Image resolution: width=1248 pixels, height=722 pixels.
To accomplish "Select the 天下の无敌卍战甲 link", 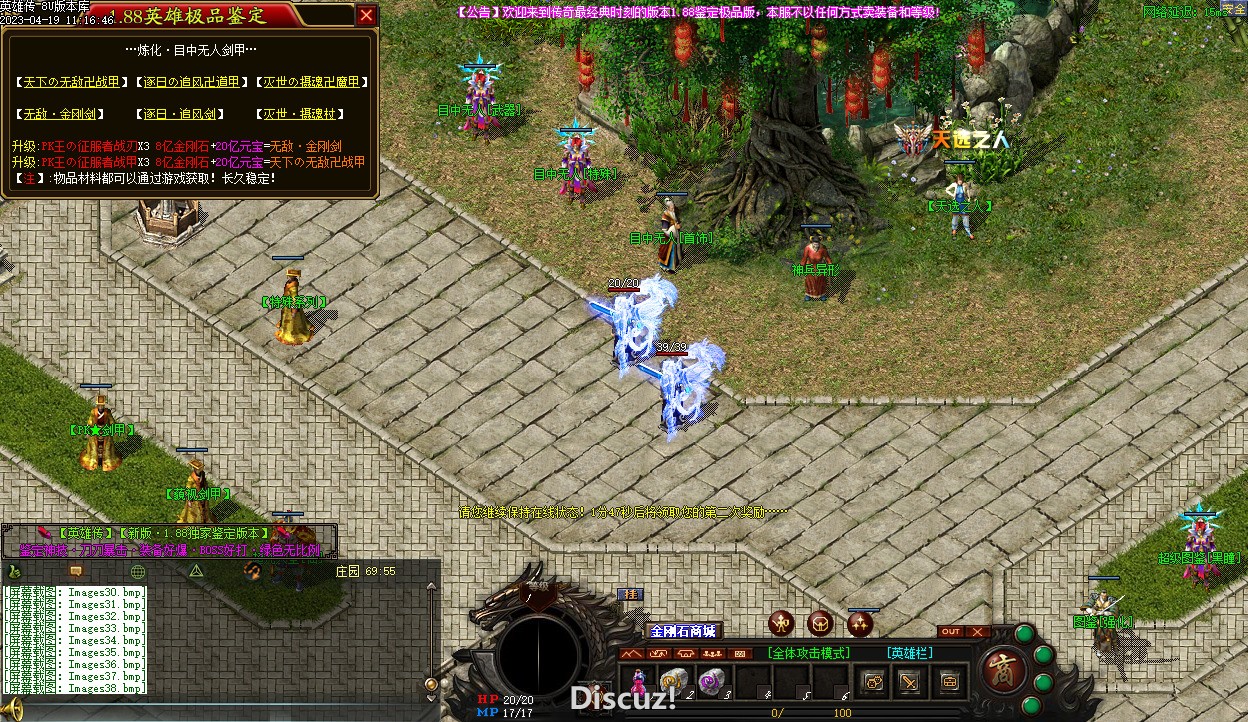I will [71, 82].
